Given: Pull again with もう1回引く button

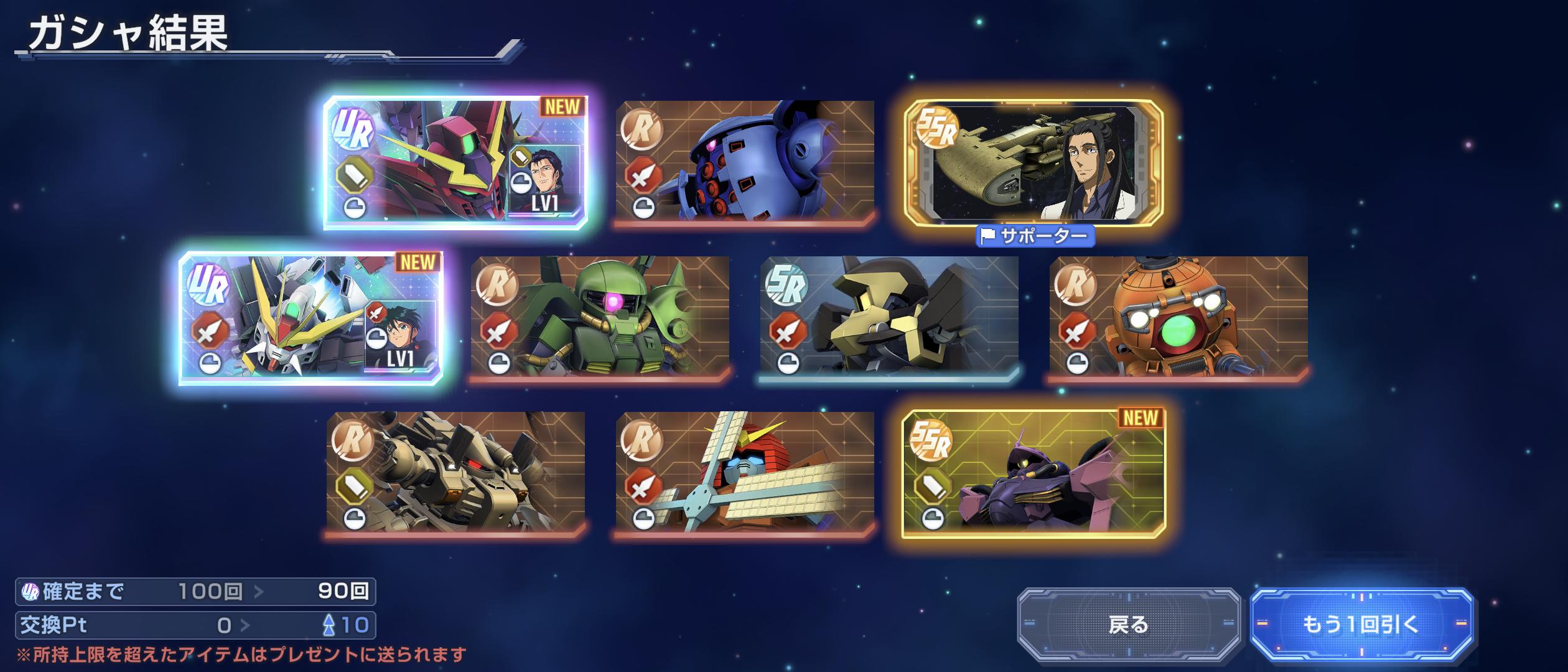Looking at the screenshot, I should 1361,624.
